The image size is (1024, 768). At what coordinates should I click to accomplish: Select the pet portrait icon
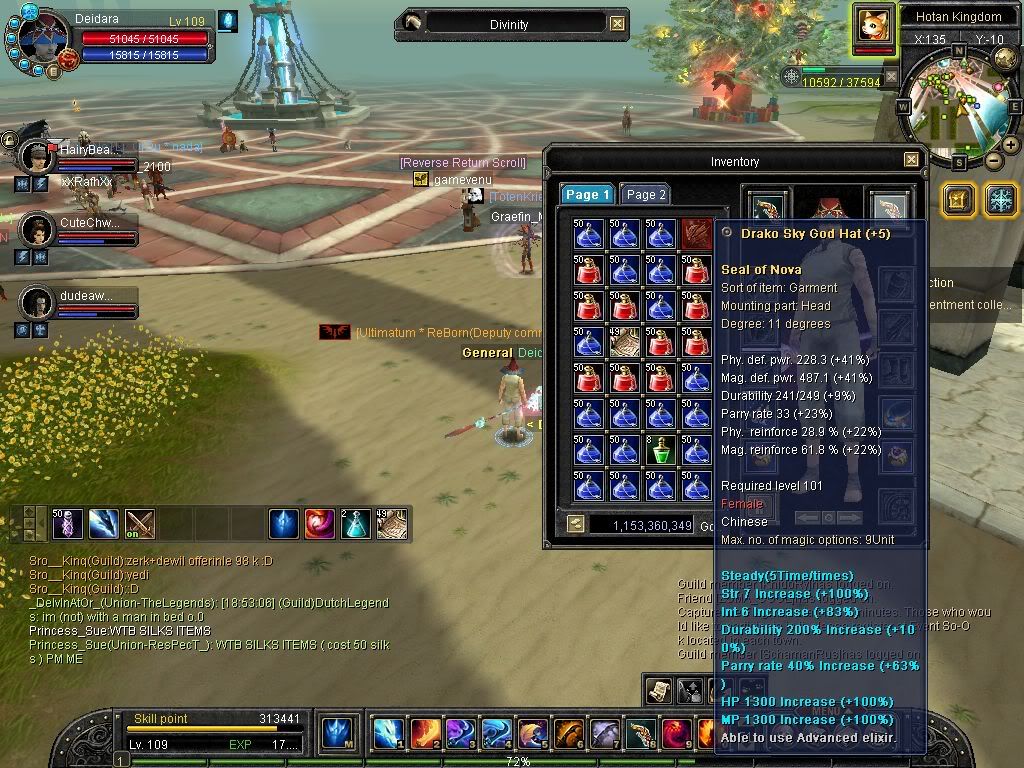[x=874, y=24]
